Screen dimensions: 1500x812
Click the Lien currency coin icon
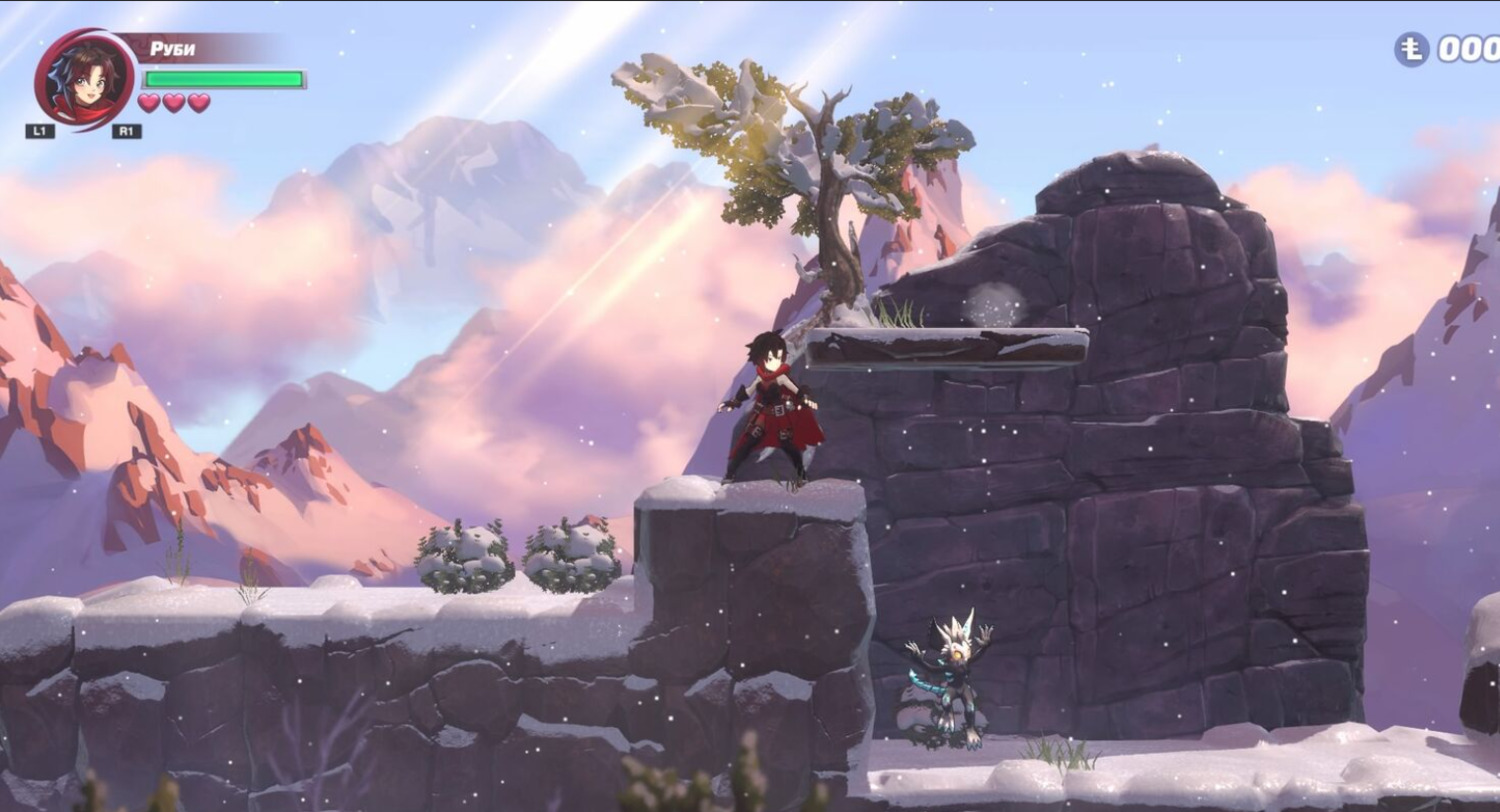(x=1411, y=50)
